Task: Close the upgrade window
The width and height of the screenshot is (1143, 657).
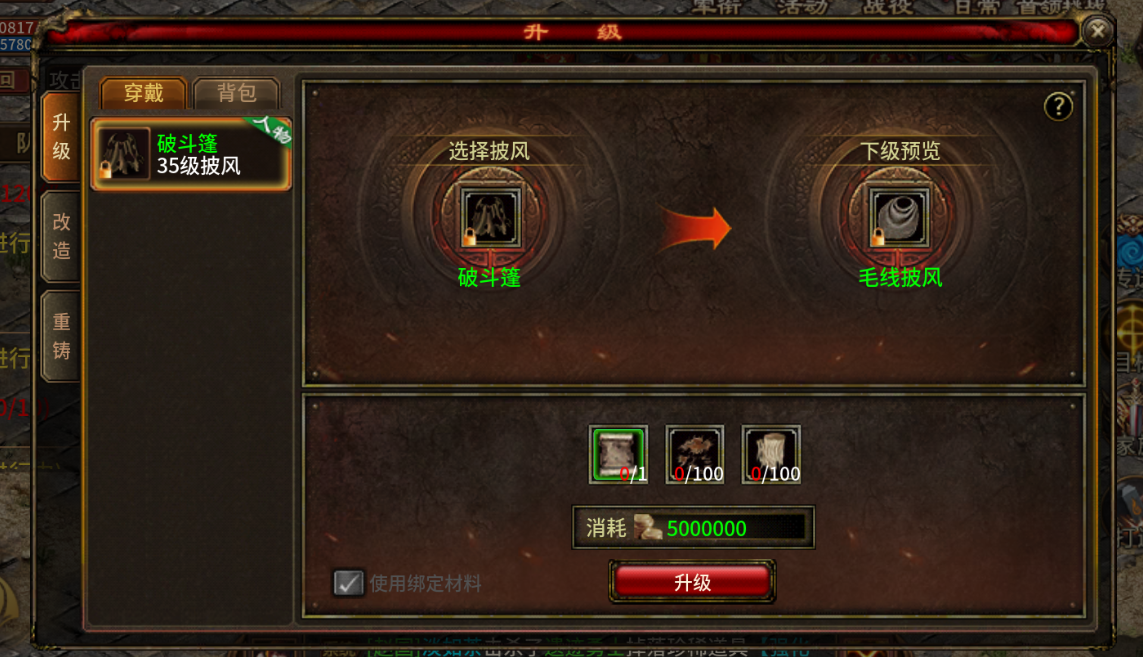Action: (x=1097, y=31)
